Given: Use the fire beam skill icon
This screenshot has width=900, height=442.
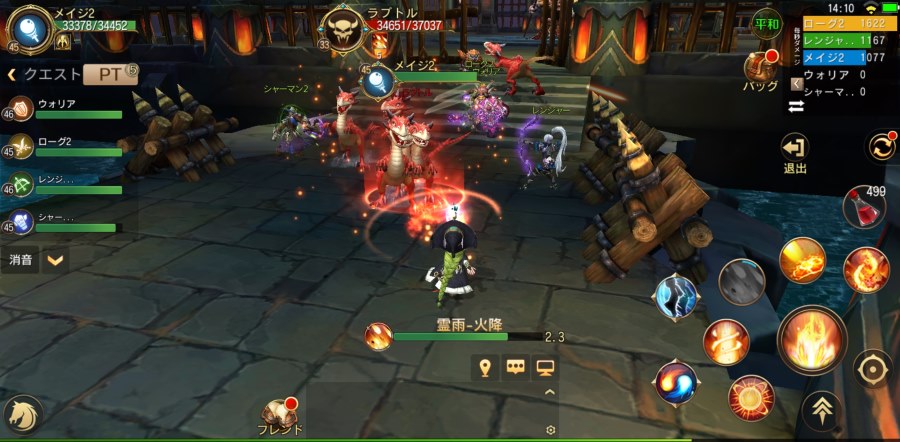Looking at the screenshot, I should point(802,261).
